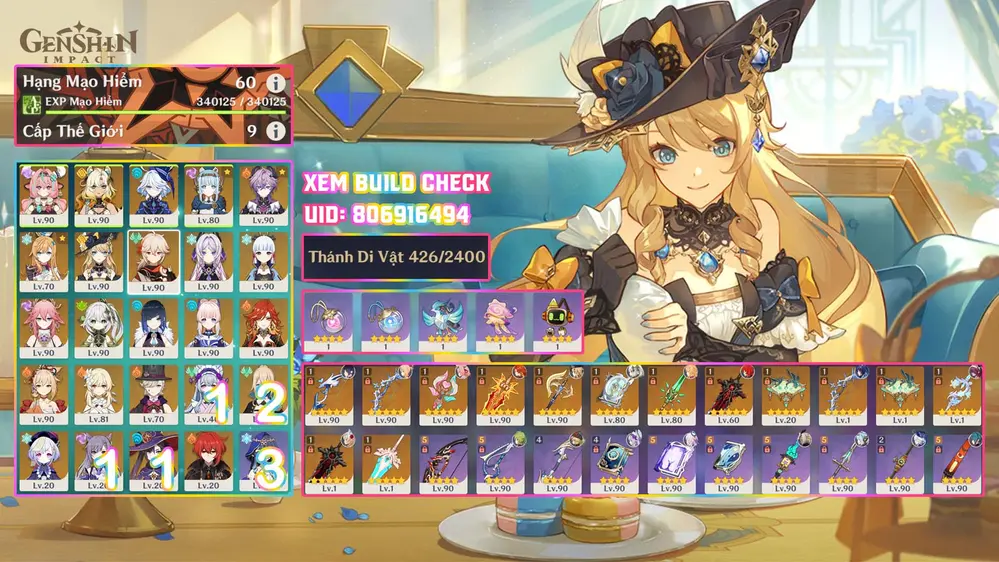Tap the info icon beside World Level
This screenshot has height=562, width=999.
[x=275, y=131]
